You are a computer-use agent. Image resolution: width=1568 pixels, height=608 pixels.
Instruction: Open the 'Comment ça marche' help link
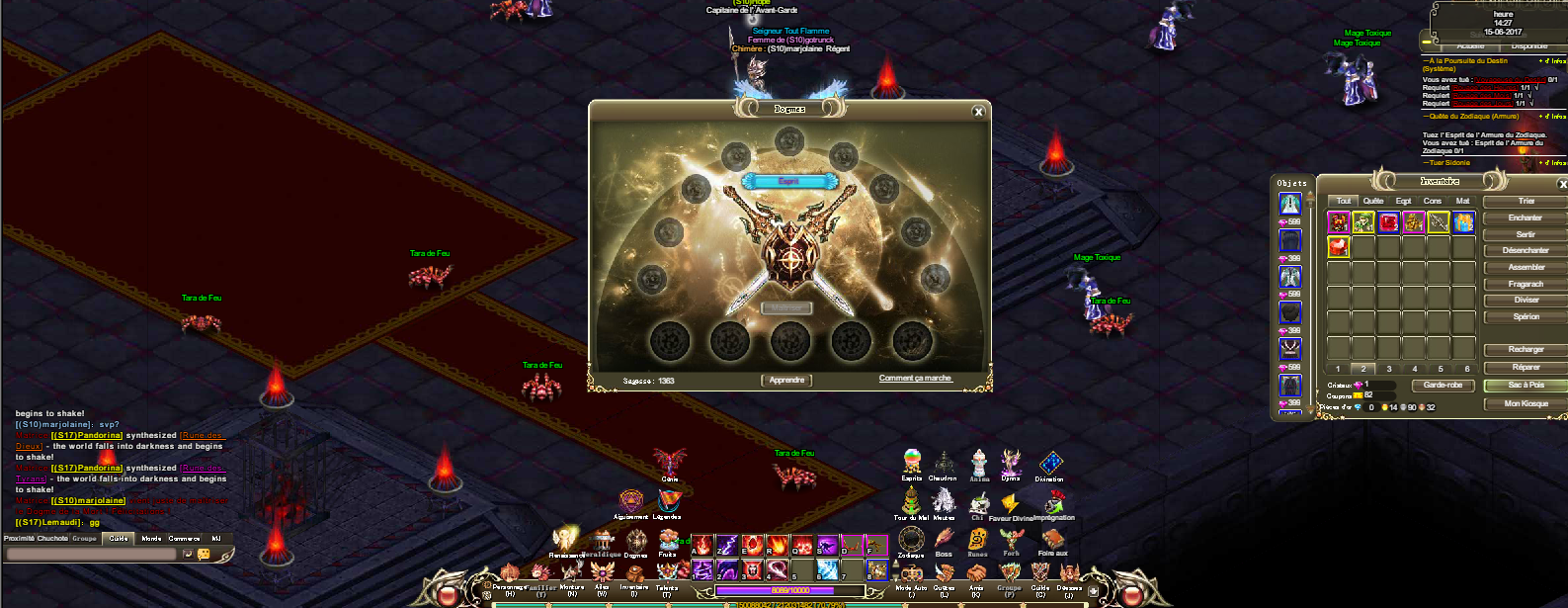(915, 379)
